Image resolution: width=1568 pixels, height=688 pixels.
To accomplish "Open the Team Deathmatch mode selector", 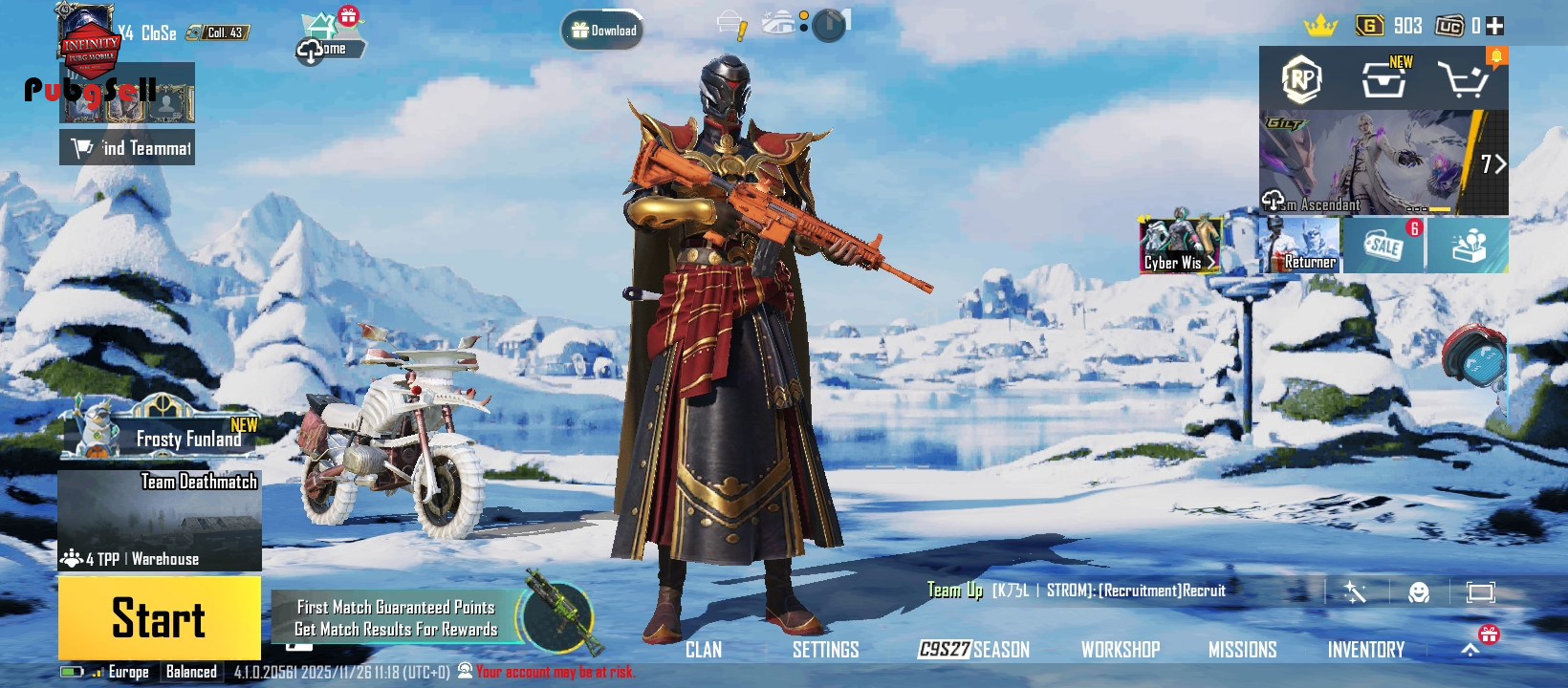I will click(160, 520).
